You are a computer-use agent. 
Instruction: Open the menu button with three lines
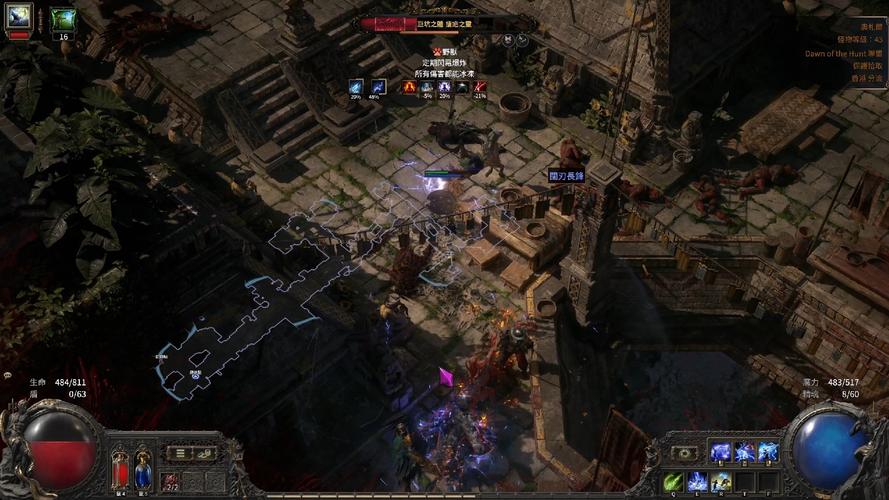pyautogui.click(x=182, y=453)
